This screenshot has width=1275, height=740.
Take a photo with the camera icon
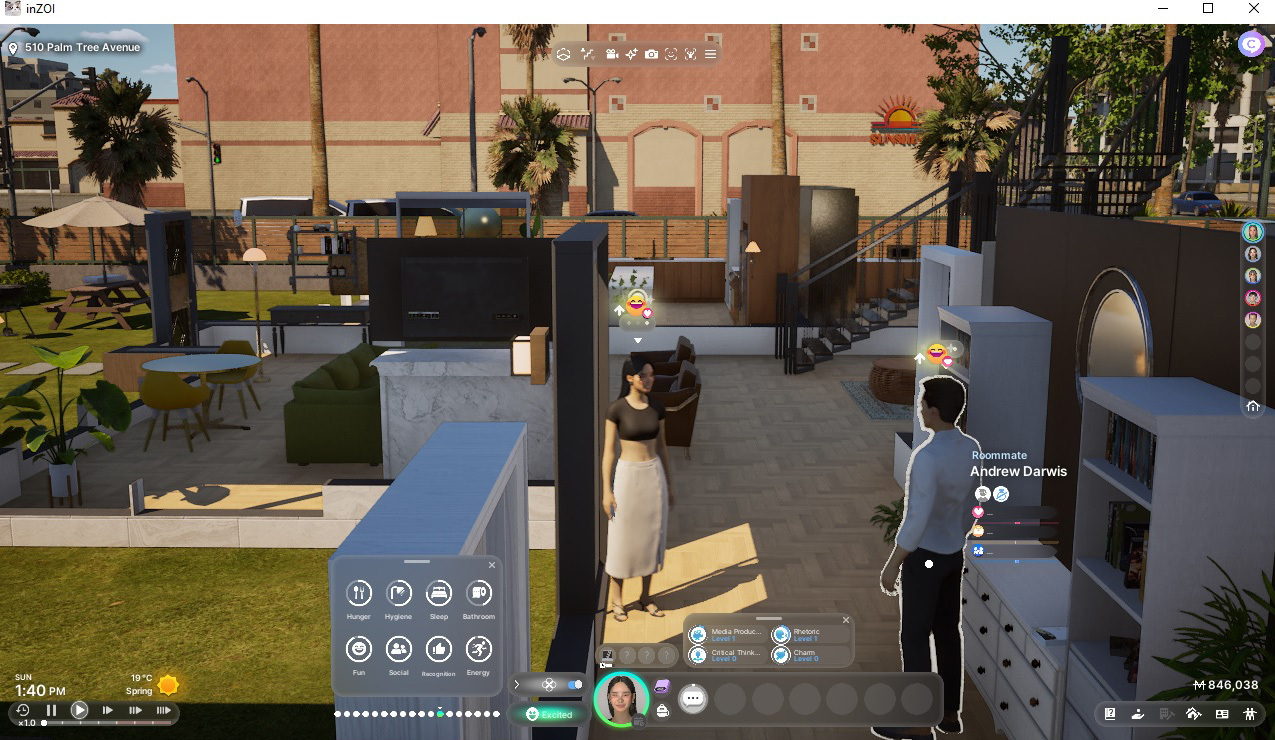point(651,54)
